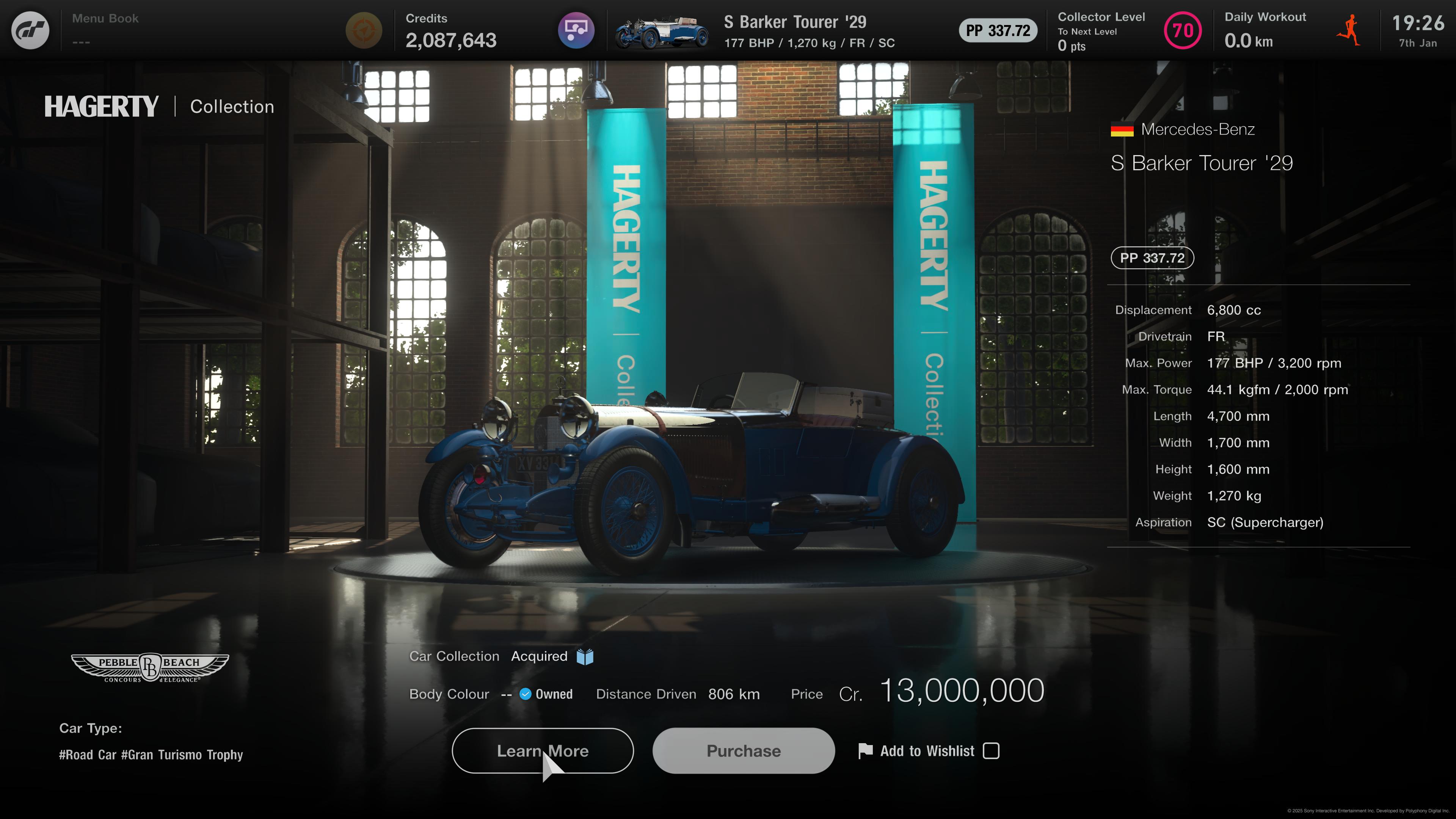Click the Gran Turismo logo icon

click(30, 30)
